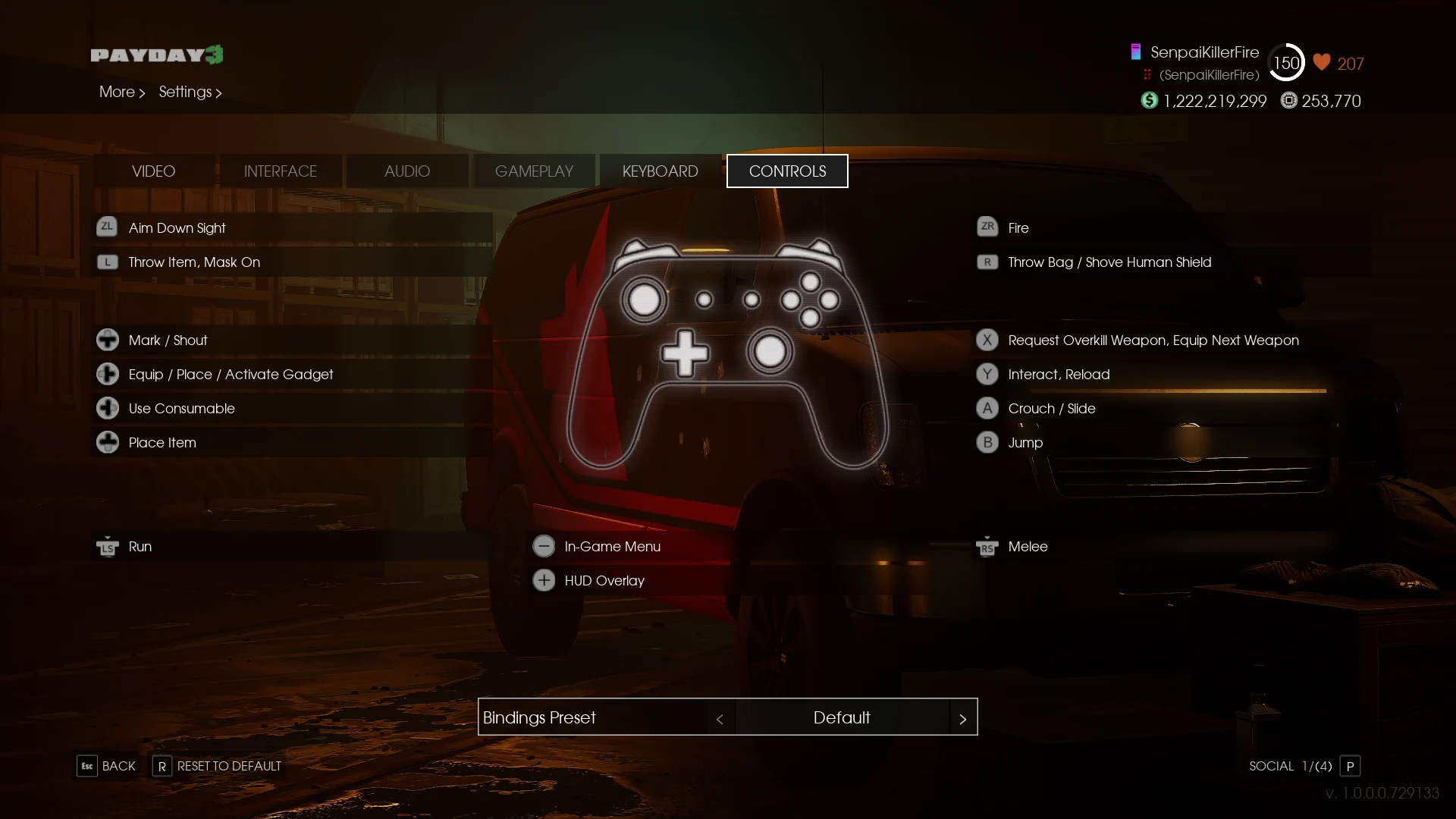Image resolution: width=1456 pixels, height=819 pixels.
Task: Click the A Crouch / Slide icon
Action: 987,408
